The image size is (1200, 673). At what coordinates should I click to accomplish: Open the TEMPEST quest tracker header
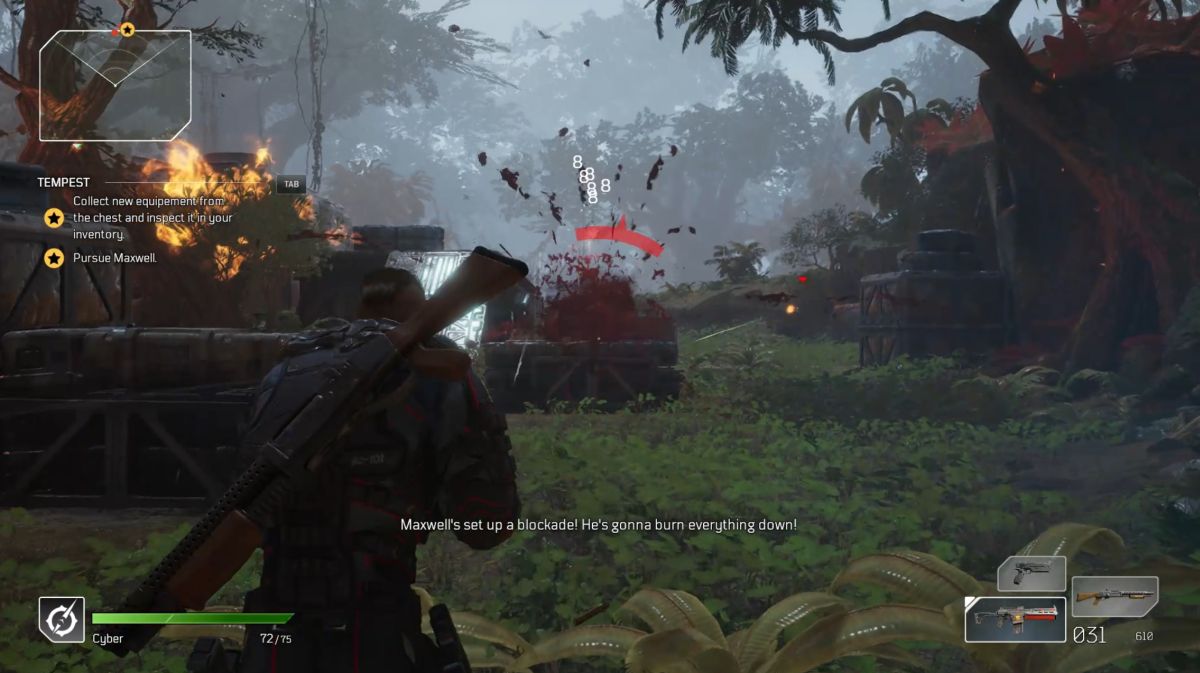(x=64, y=183)
